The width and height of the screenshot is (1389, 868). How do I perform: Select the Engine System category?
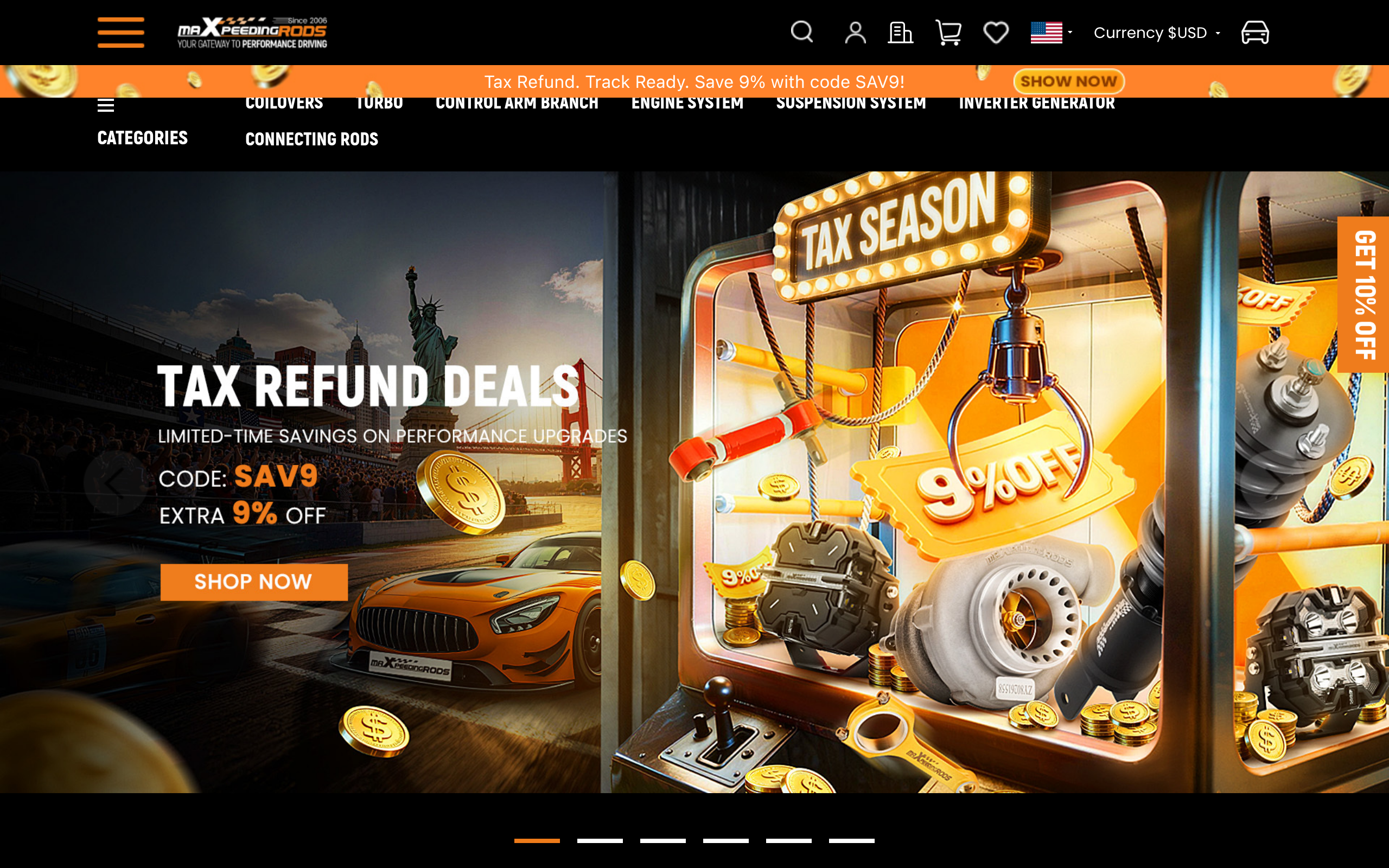click(687, 104)
